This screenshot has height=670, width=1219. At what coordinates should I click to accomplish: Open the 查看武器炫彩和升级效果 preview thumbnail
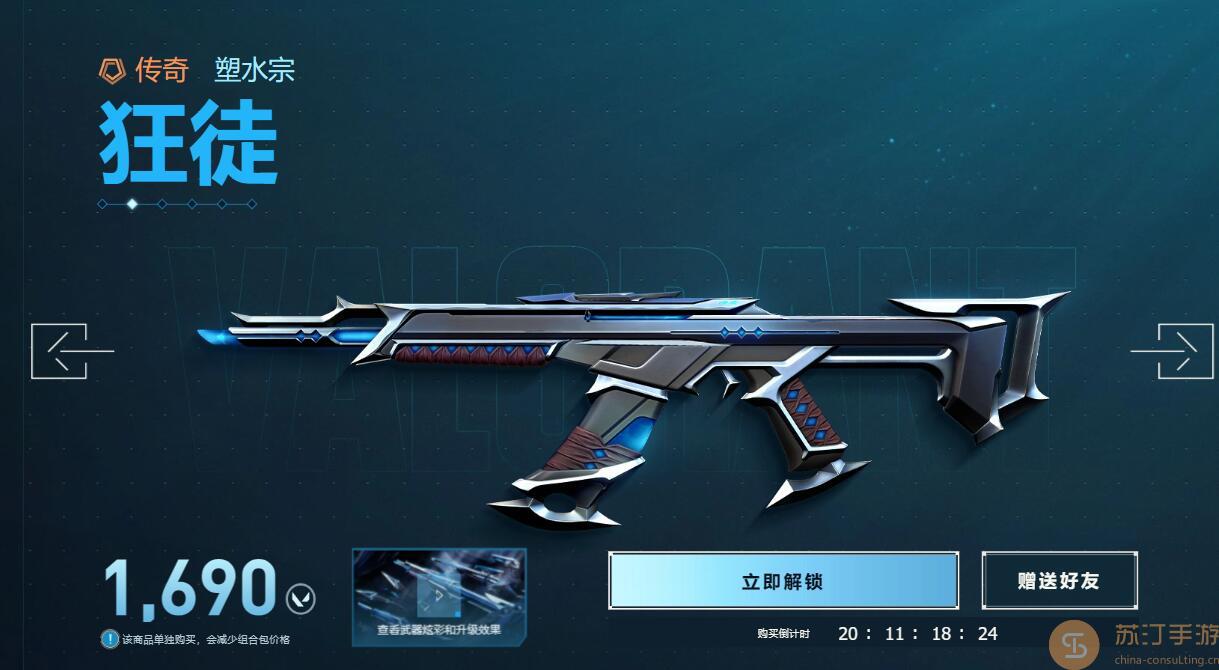[439, 597]
